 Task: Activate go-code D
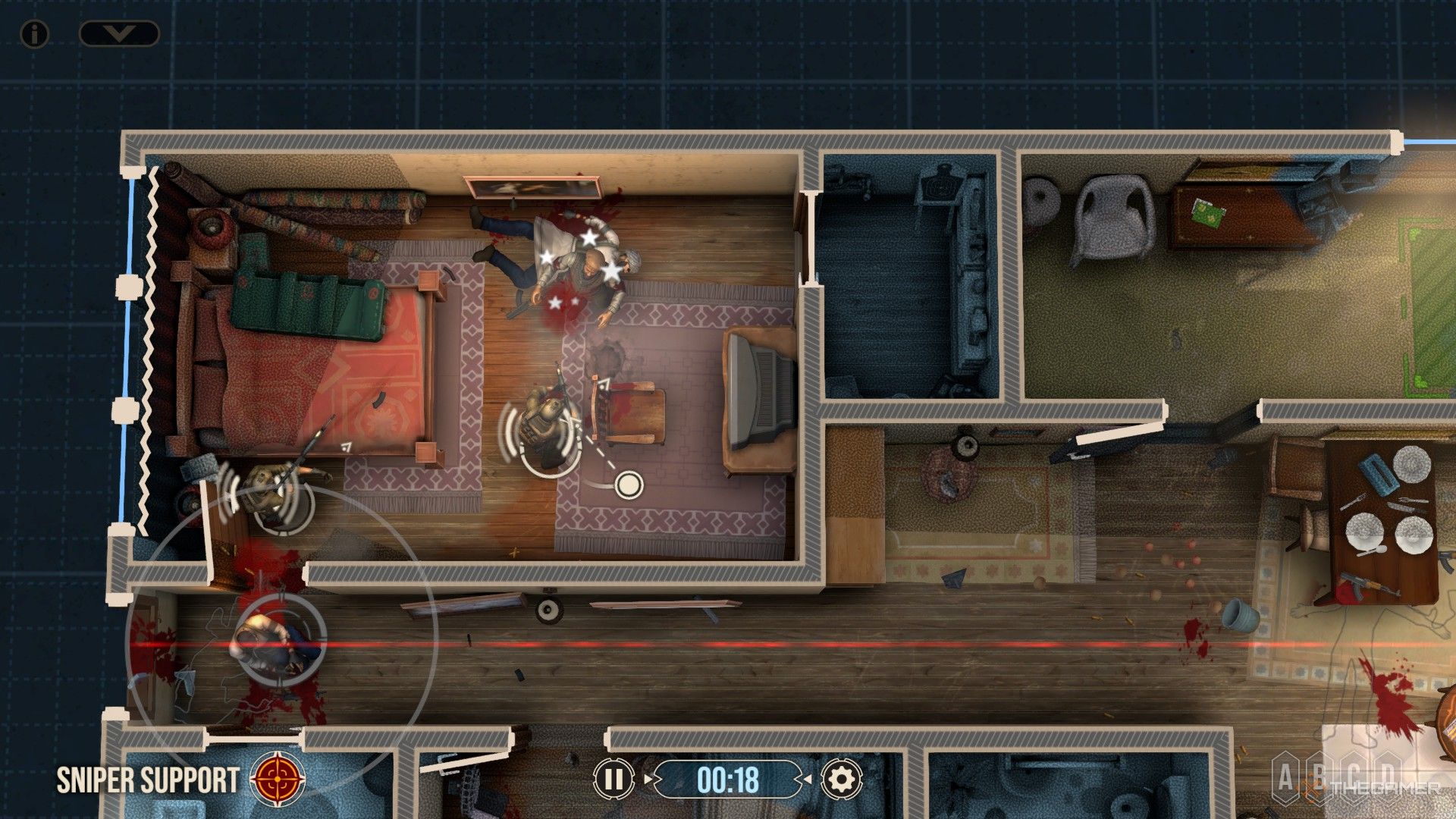click(1387, 777)
